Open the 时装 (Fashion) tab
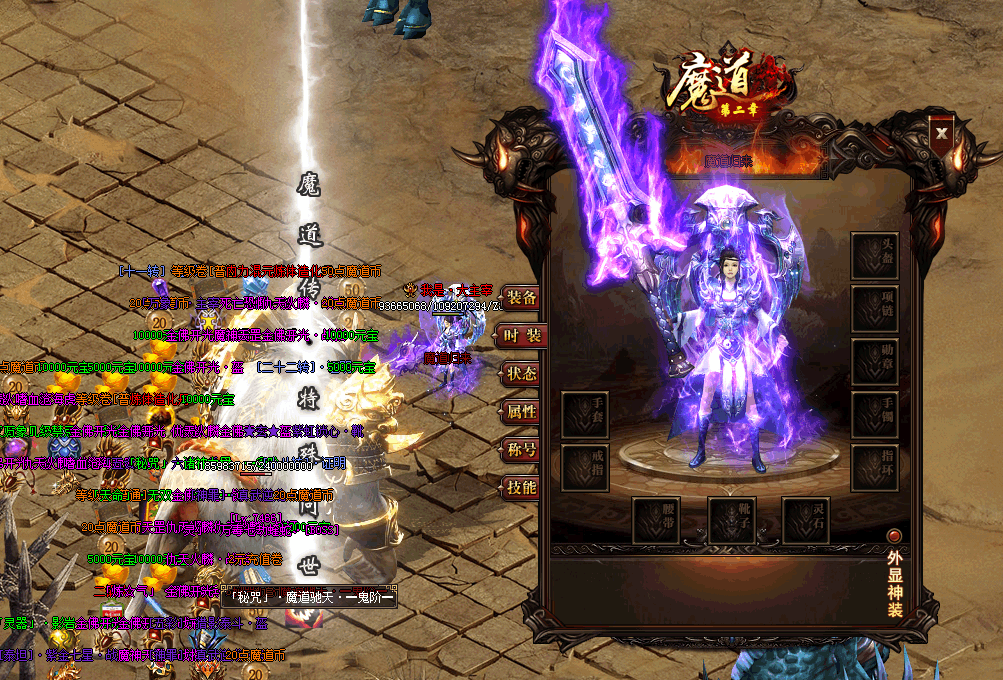This screenshot has height=680, width=1003. [520, 336]
